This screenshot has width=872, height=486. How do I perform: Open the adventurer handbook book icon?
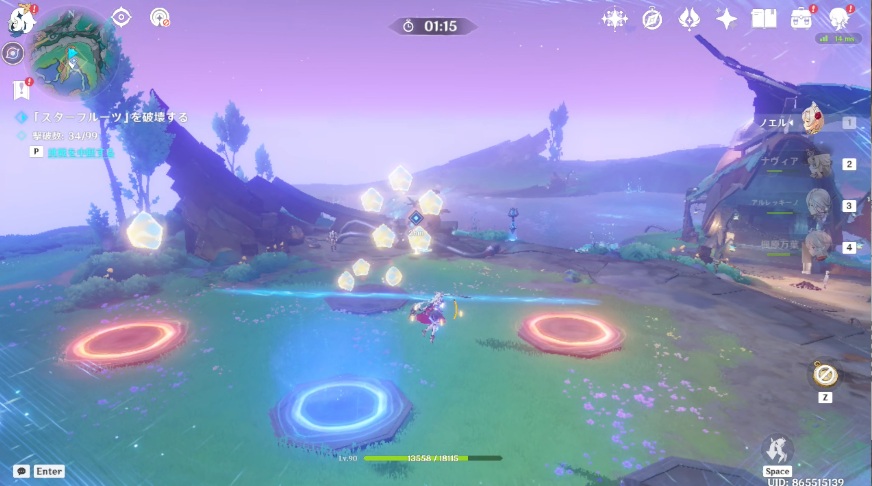(x=764, y=19)
